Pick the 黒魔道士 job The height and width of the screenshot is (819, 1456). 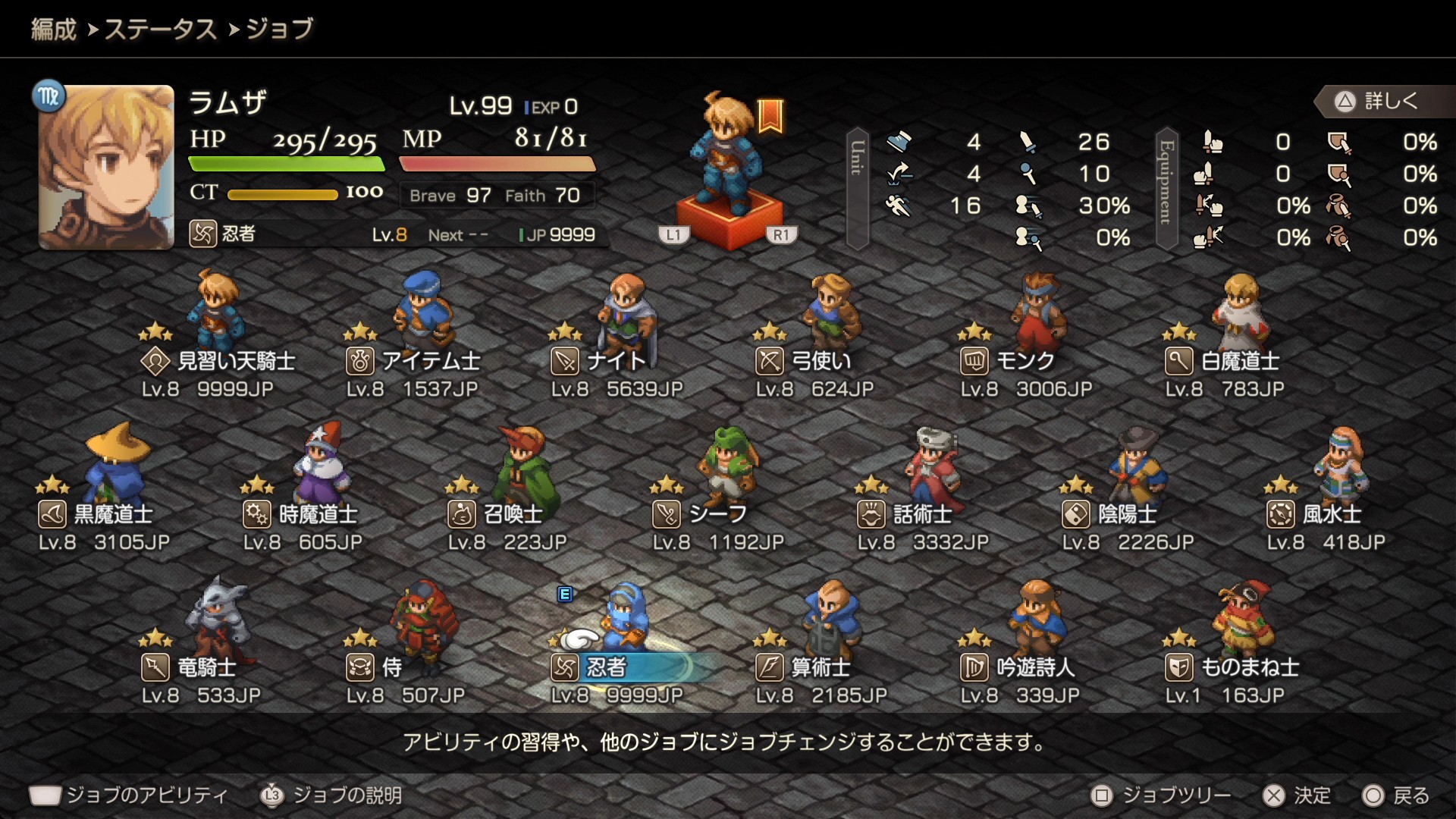pyautogui.click(x=96, y=514)
